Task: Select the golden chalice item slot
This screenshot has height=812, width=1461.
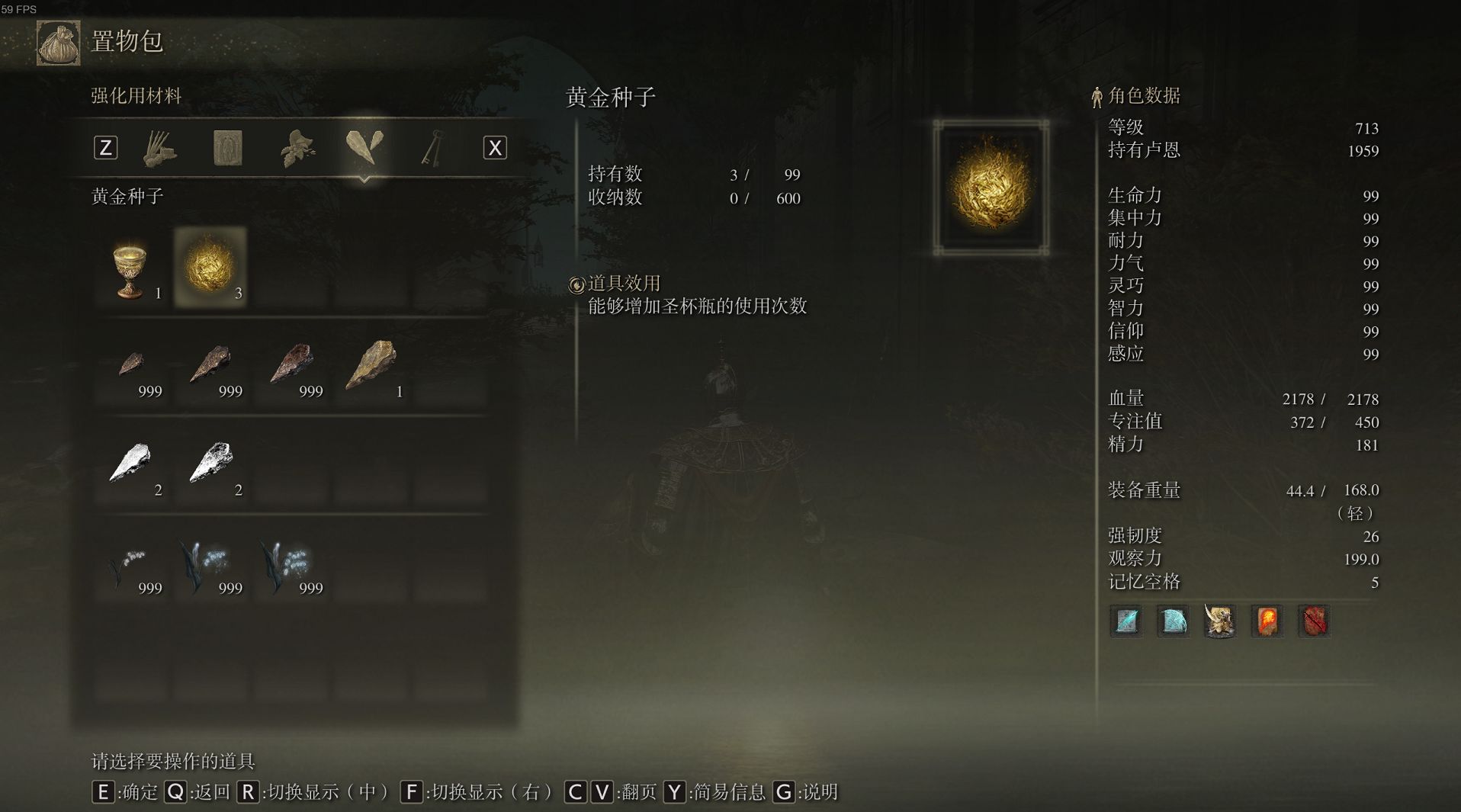Action: coord(130,269)
